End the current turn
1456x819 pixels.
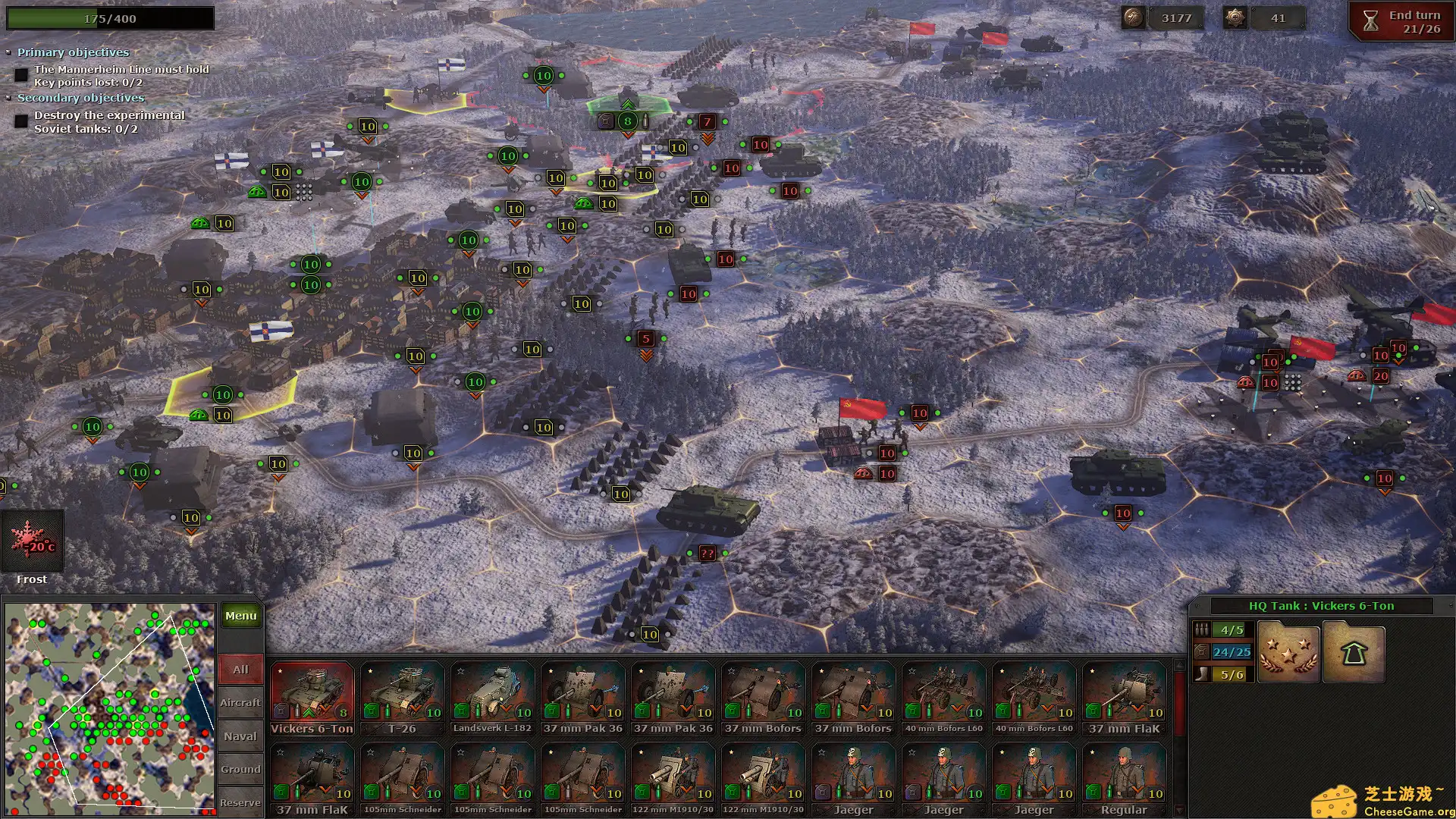coord(1401,22)
